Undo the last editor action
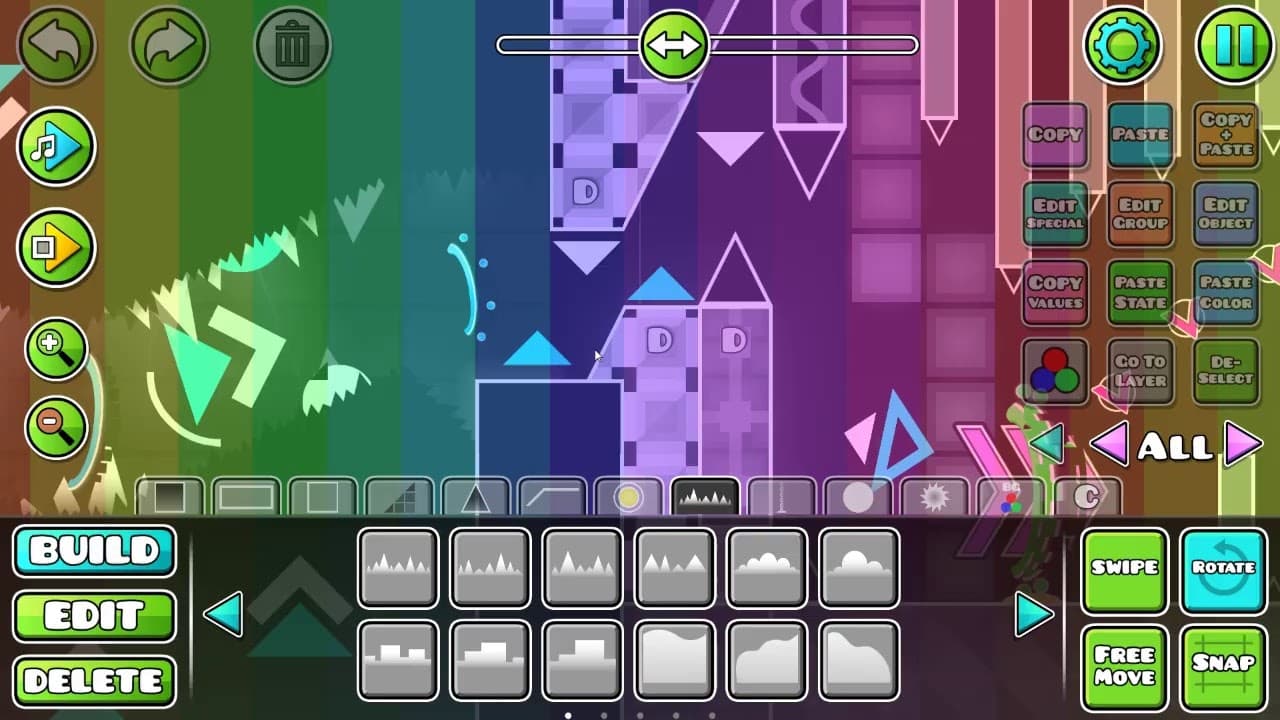This screenshot has height=720, width=1280. (x=57, y=46)
